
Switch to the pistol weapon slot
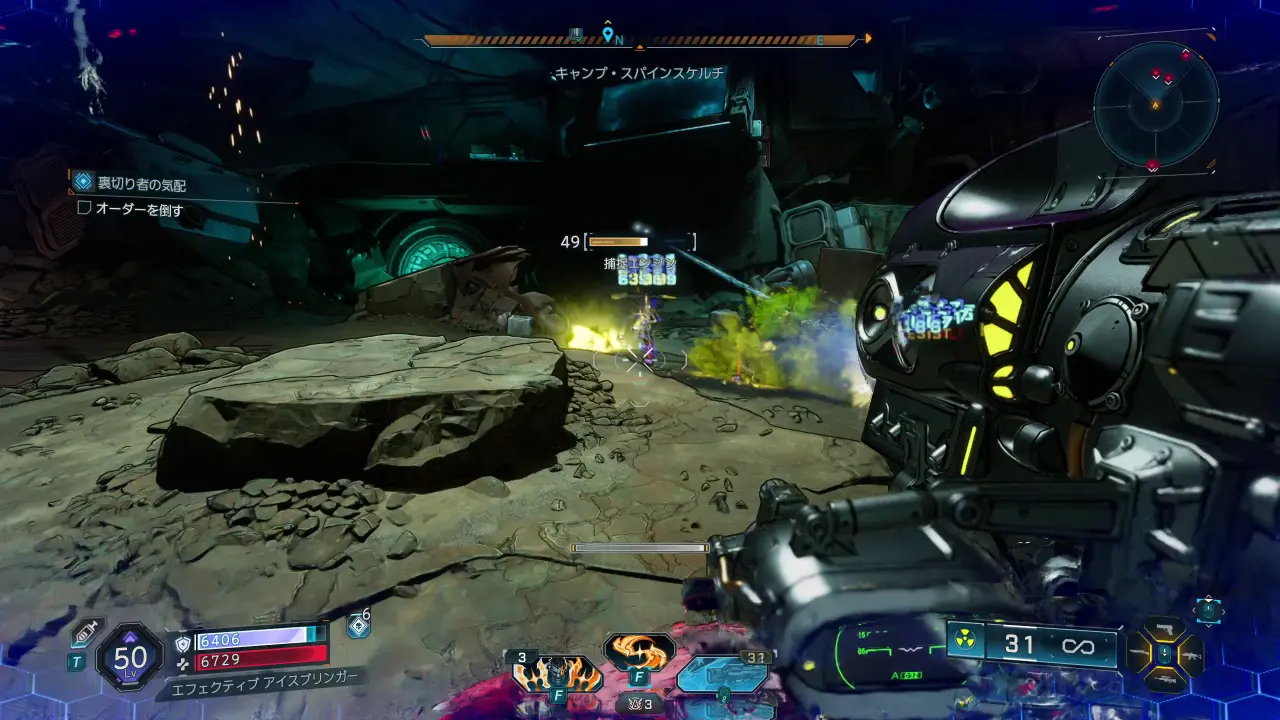pos(1165,630)
